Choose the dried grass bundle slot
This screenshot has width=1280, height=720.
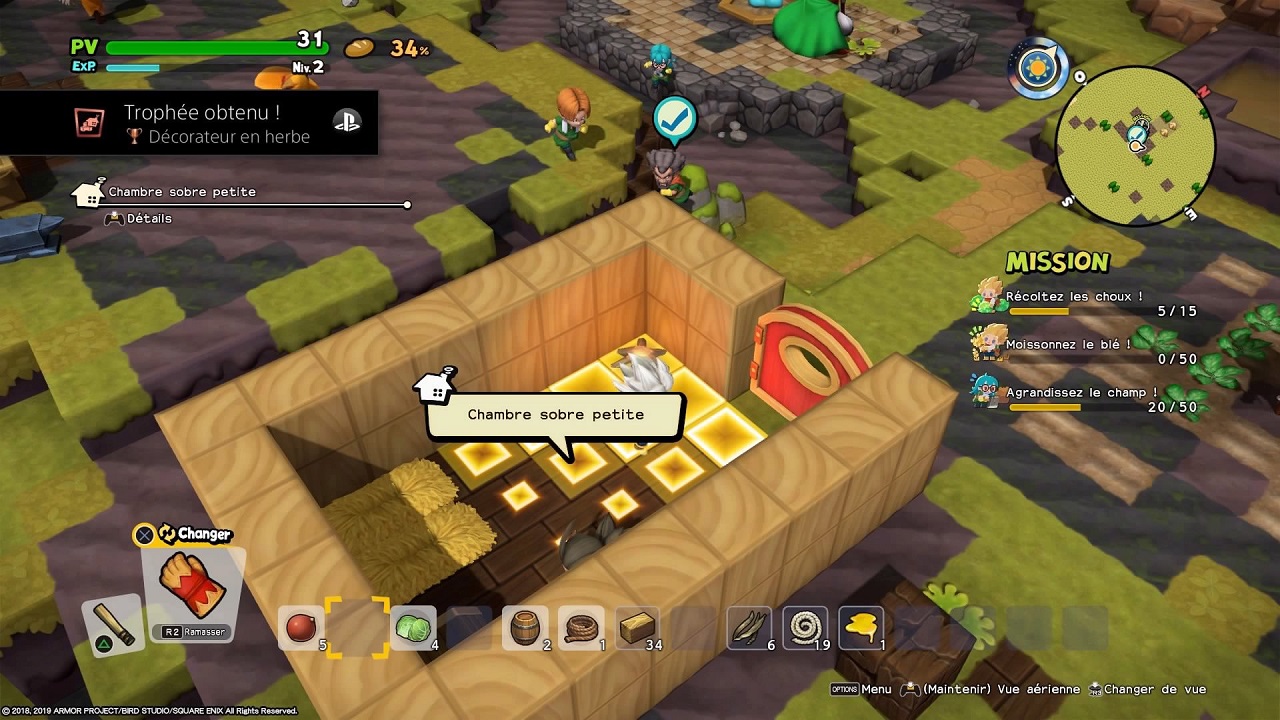(749, 628)
